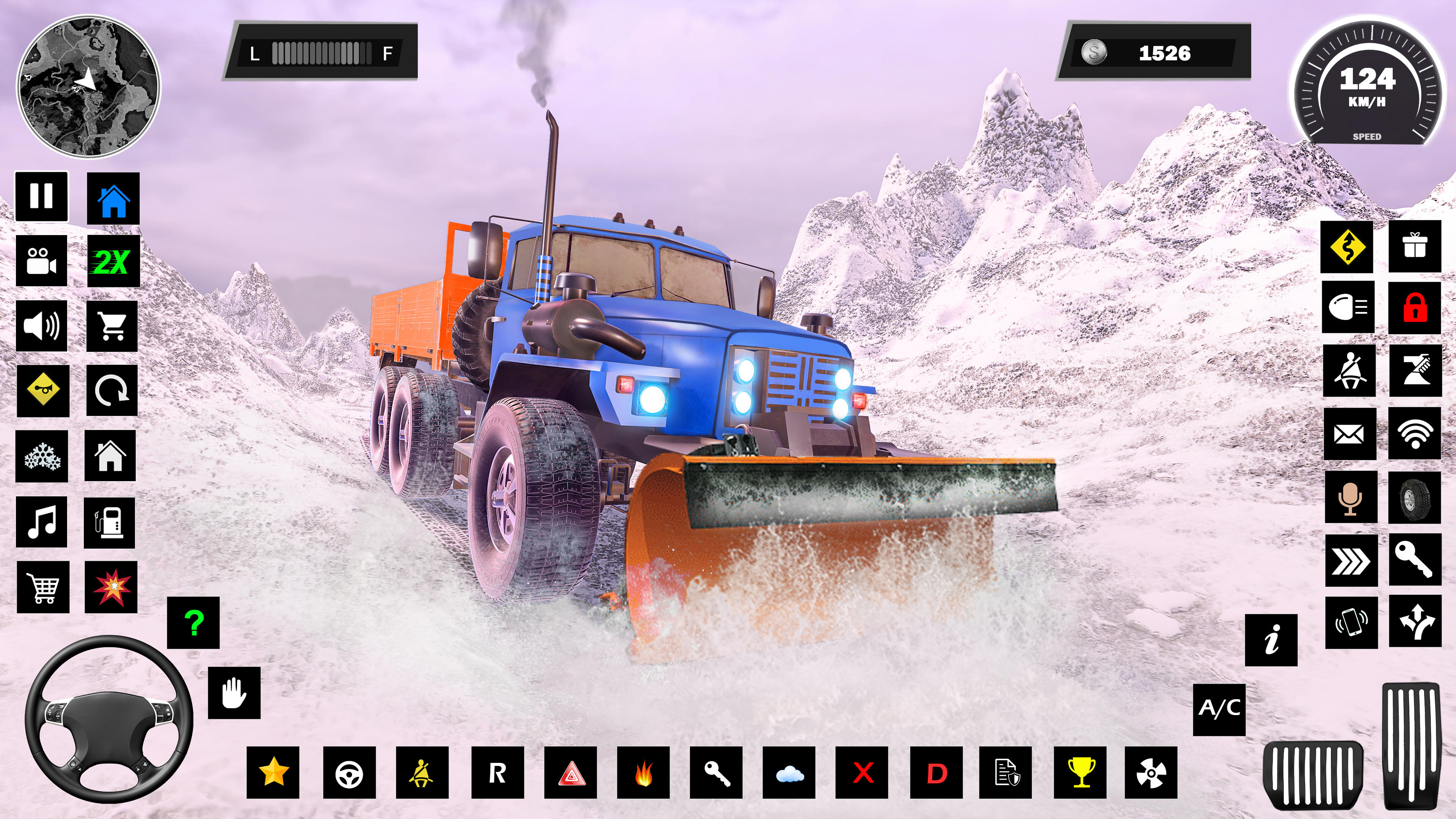Show help with the green question mark
The width and height of the screenshot is (1456, 819).
[193, 623]
